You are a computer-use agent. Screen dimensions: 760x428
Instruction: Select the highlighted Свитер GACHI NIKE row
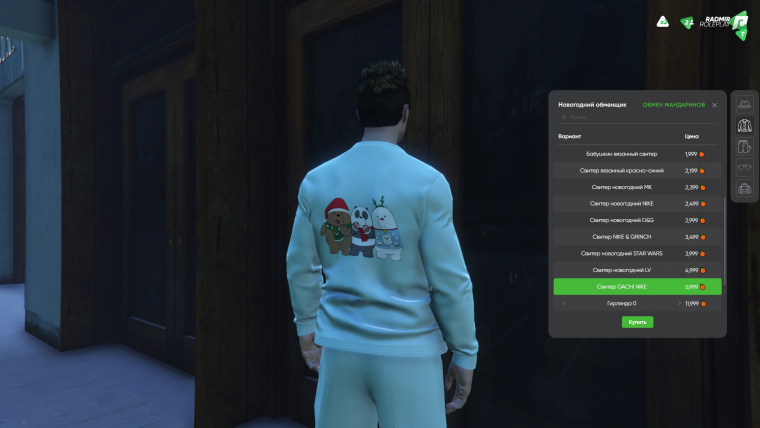click(636, 287)
